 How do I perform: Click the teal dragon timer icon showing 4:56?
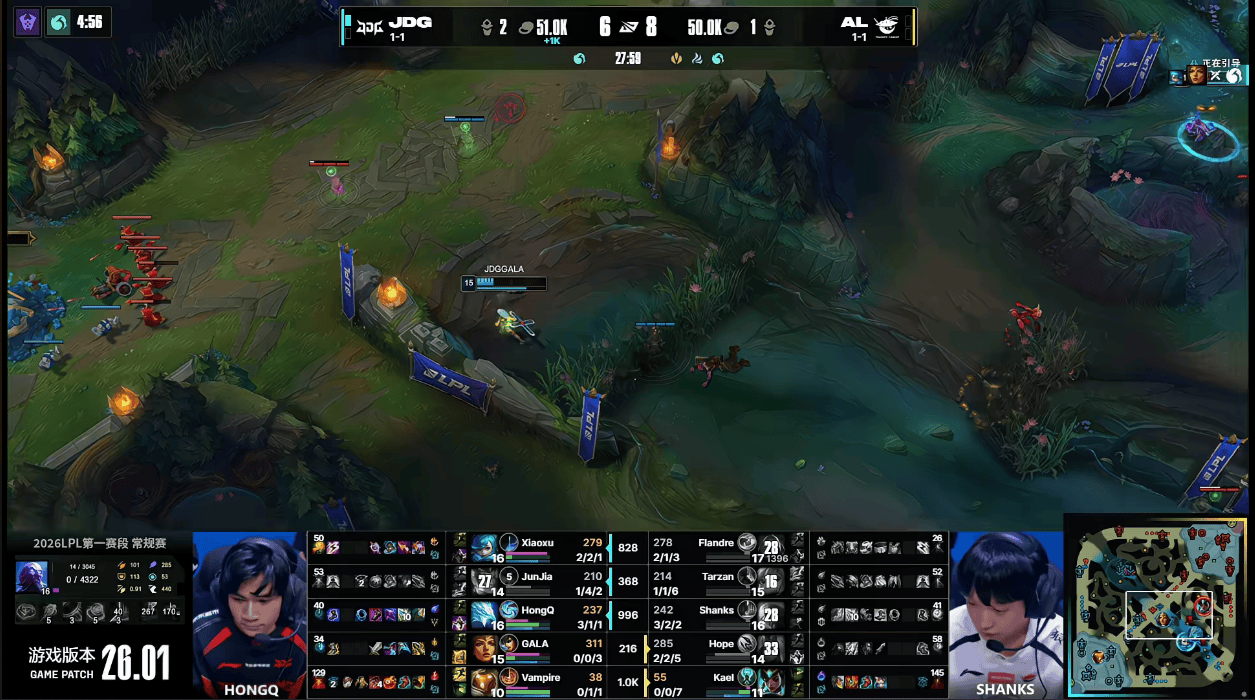(x=60, y=22)
